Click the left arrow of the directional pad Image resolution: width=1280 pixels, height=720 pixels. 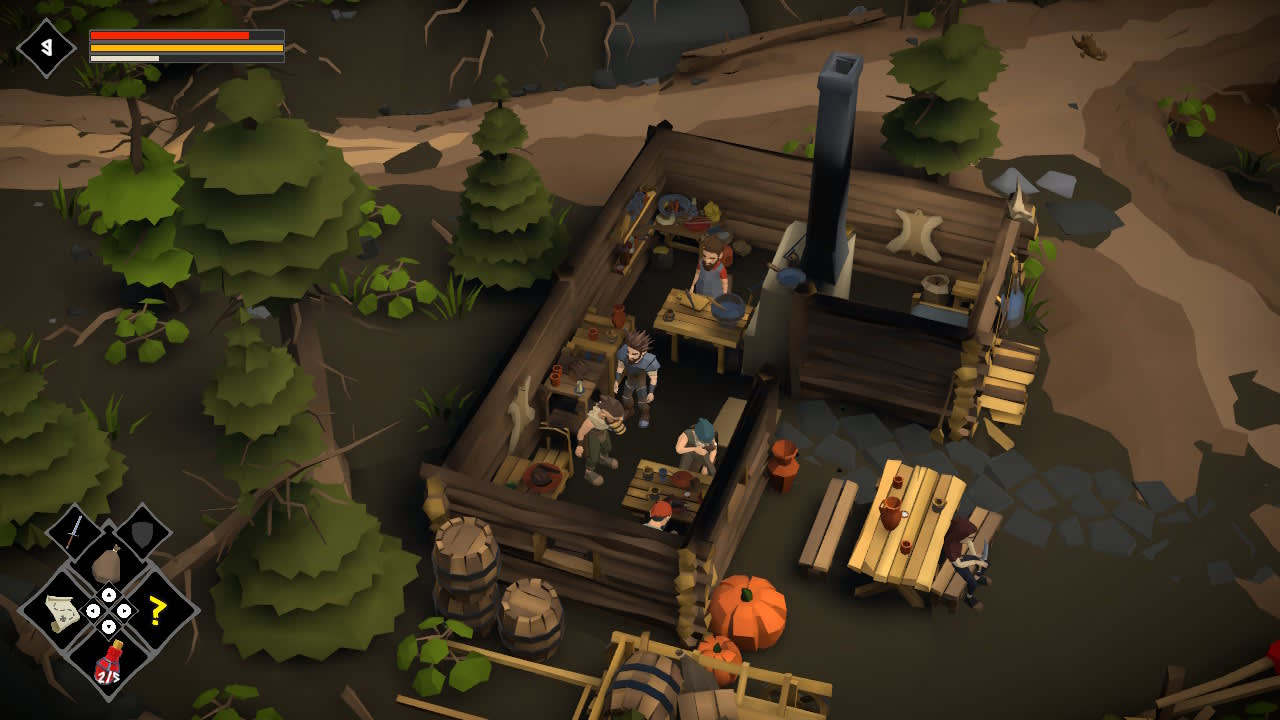point(92,610)
